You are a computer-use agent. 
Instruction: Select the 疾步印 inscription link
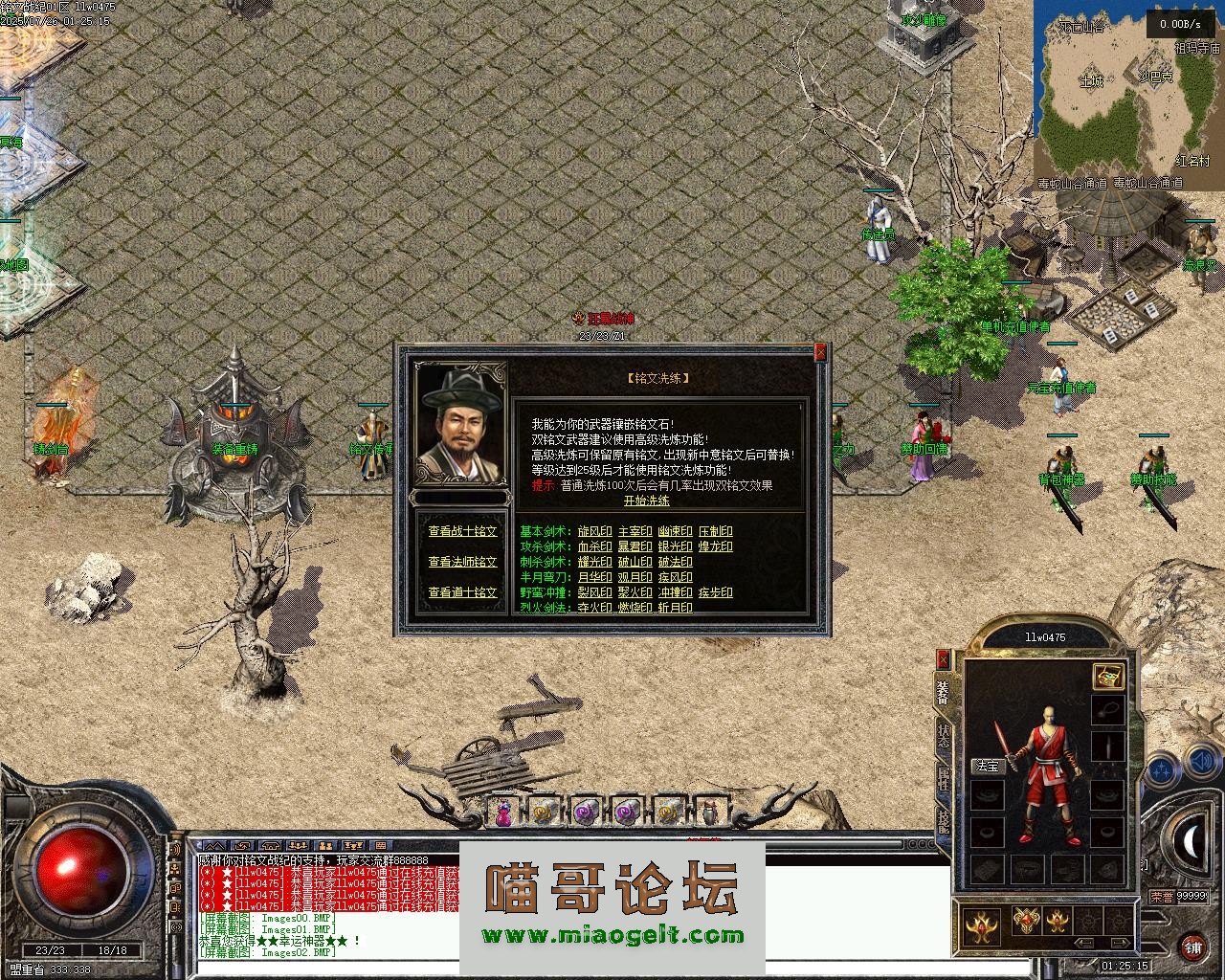point(715,592)
